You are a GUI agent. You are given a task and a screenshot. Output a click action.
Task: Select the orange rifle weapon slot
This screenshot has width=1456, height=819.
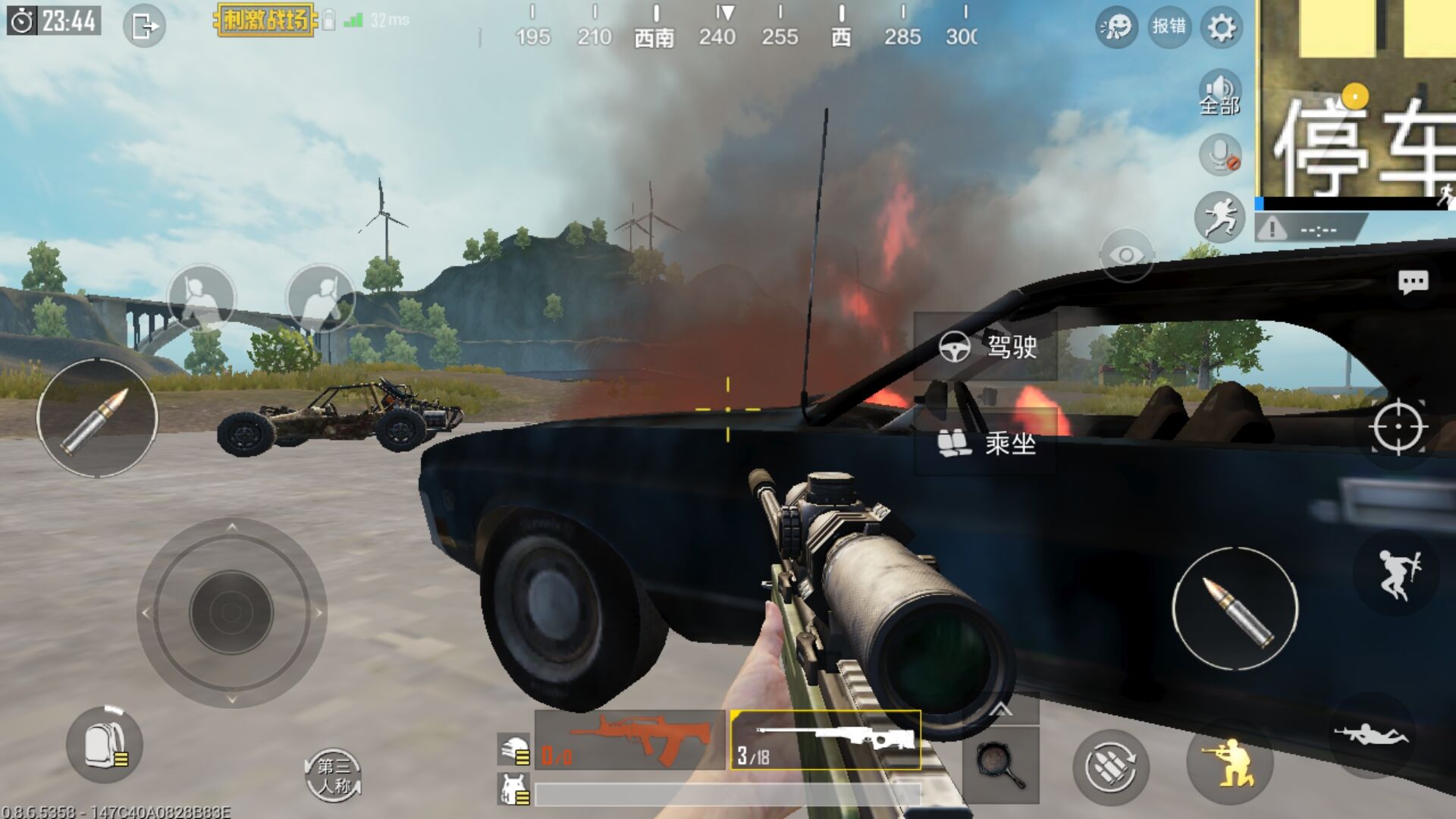point(630,740)
